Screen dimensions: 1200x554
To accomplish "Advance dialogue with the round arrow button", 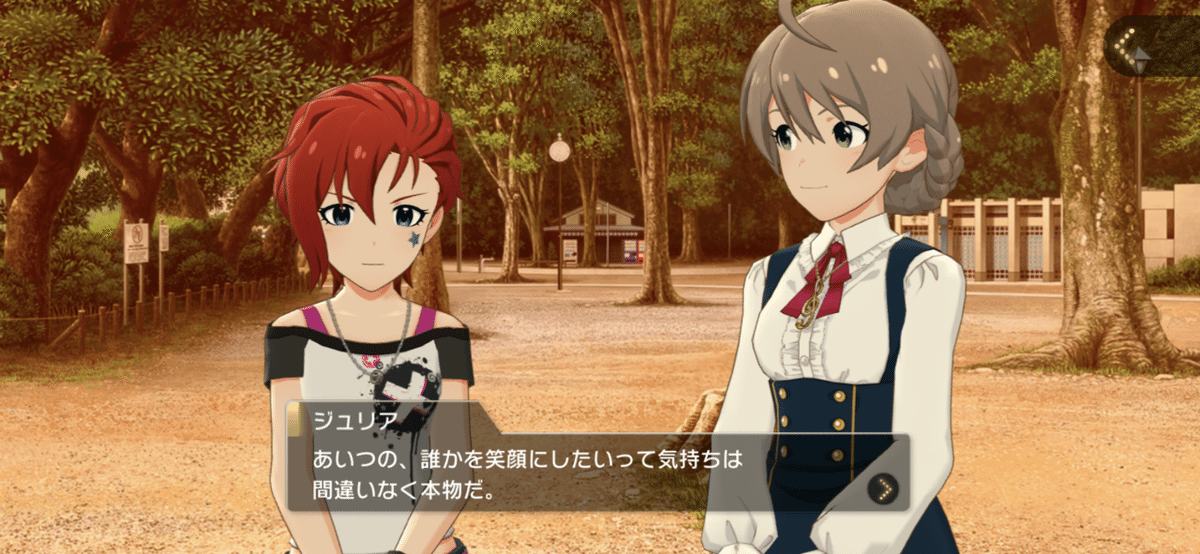I will pos(882,488).
